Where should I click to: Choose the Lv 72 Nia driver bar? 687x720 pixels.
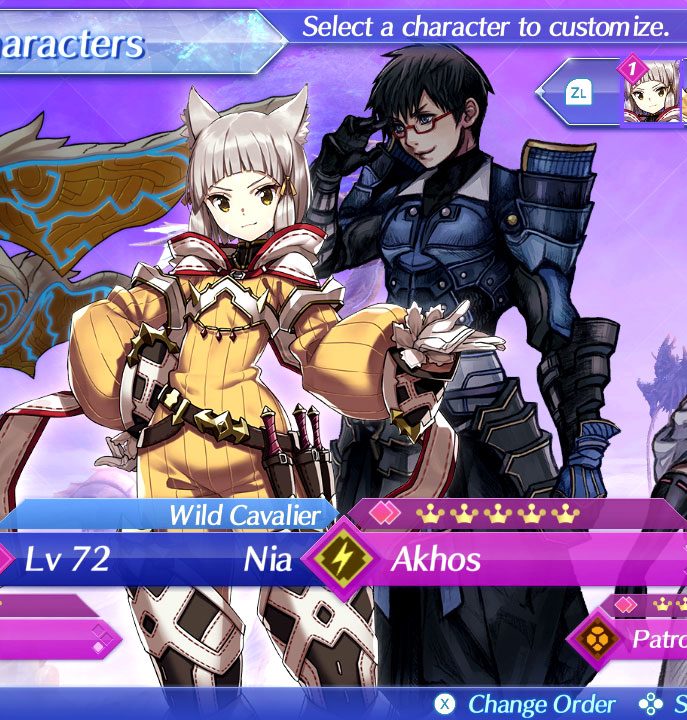150,559
